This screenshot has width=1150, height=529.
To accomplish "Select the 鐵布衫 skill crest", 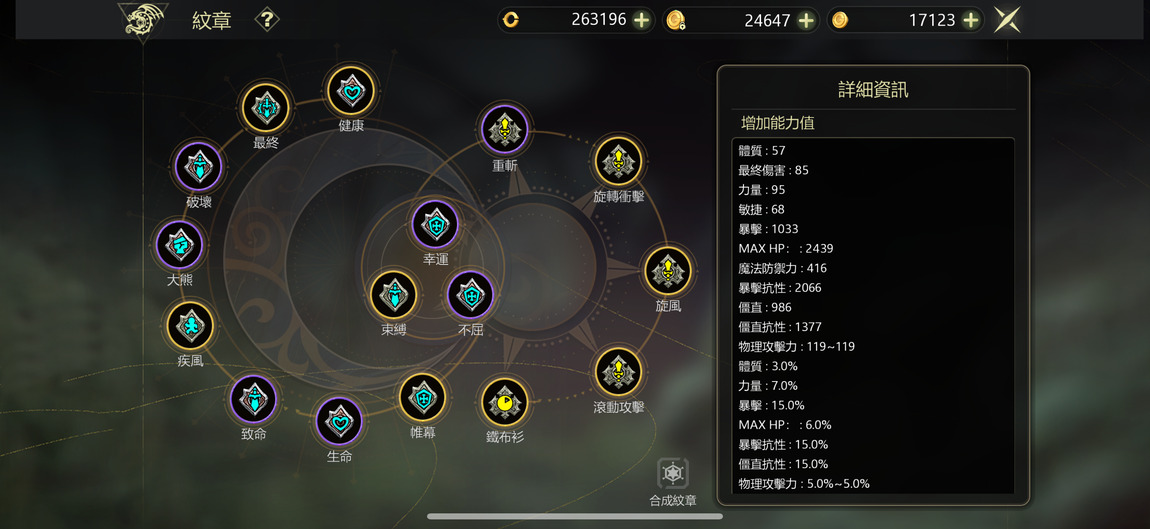I will click(x=505, y=402).
